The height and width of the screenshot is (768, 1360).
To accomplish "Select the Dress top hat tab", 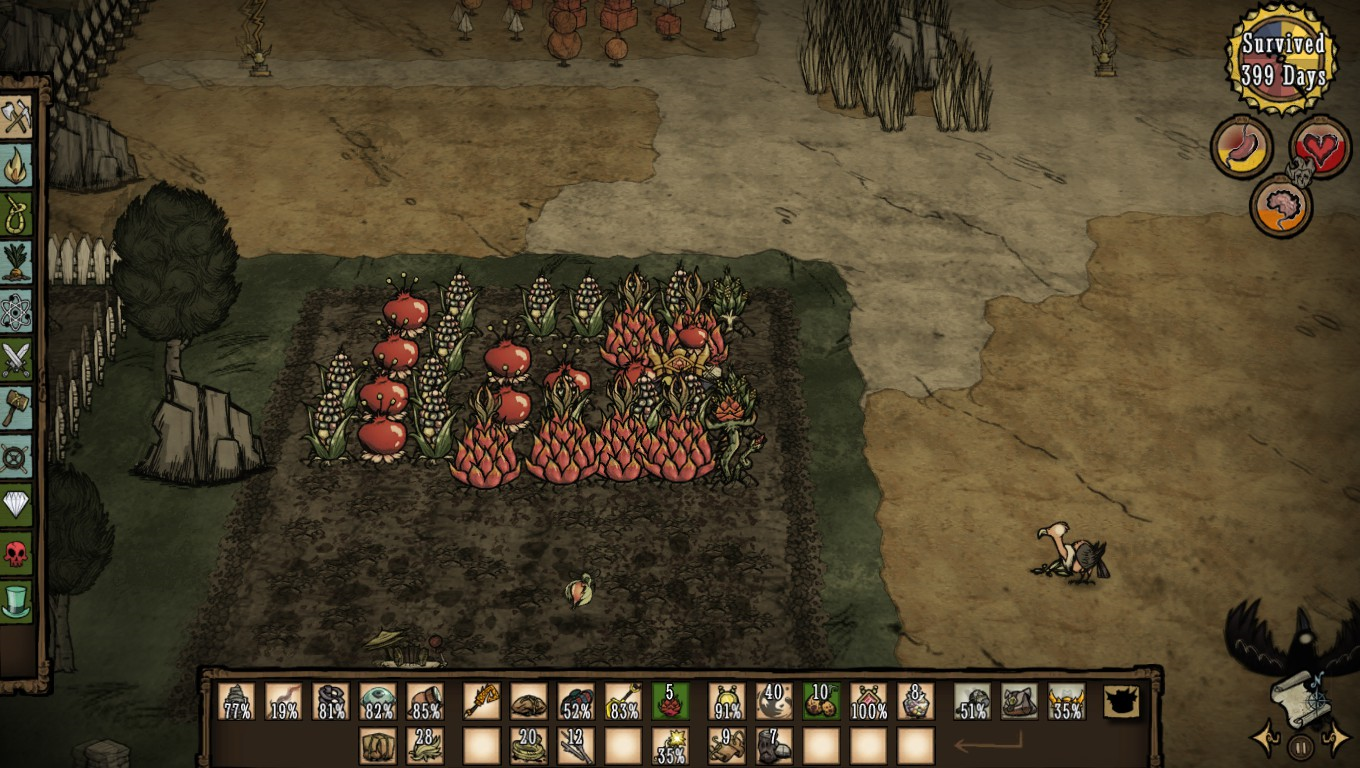I will coord(16,600).
